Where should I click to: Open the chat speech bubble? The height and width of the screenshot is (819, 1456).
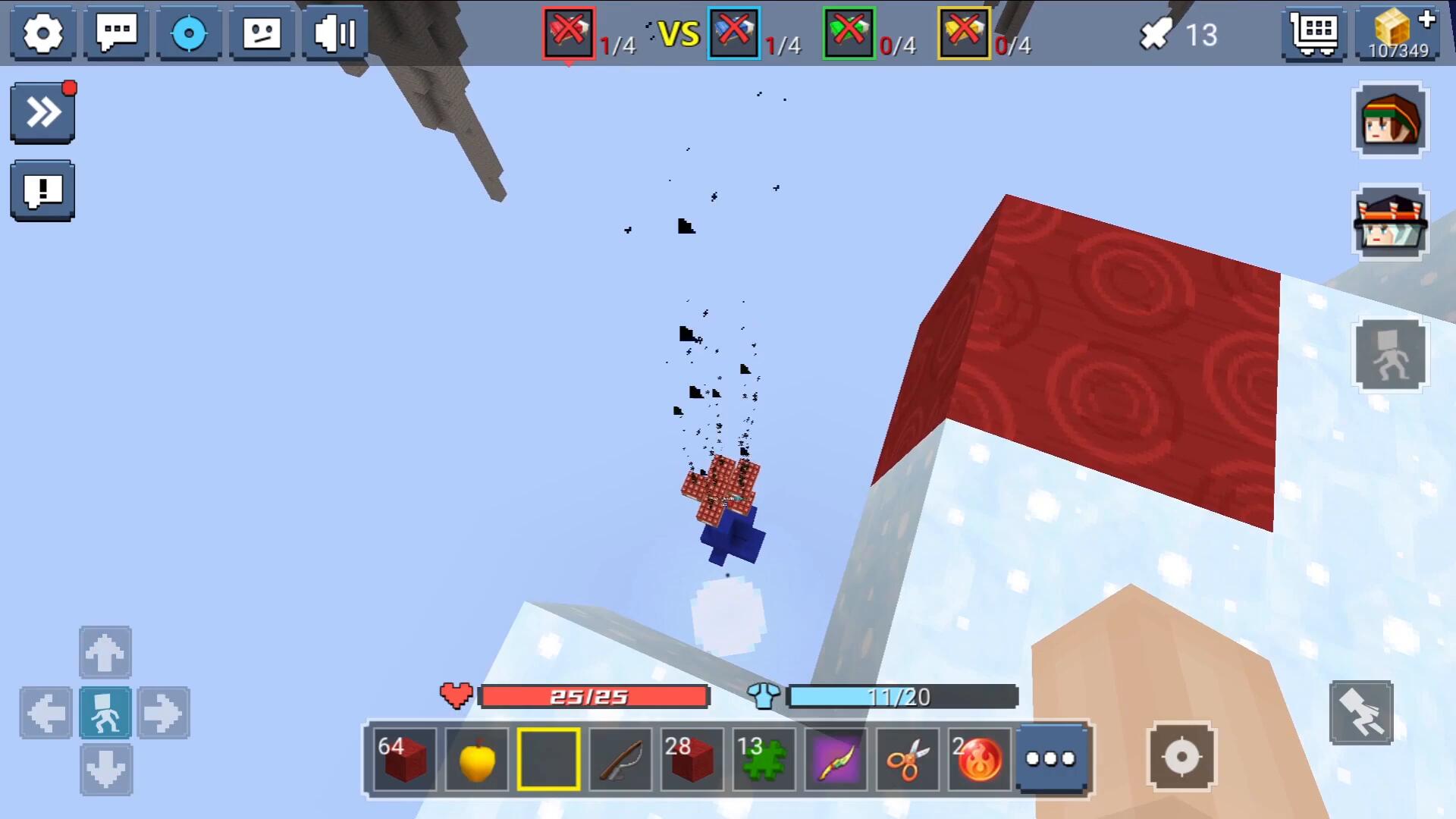116,33
